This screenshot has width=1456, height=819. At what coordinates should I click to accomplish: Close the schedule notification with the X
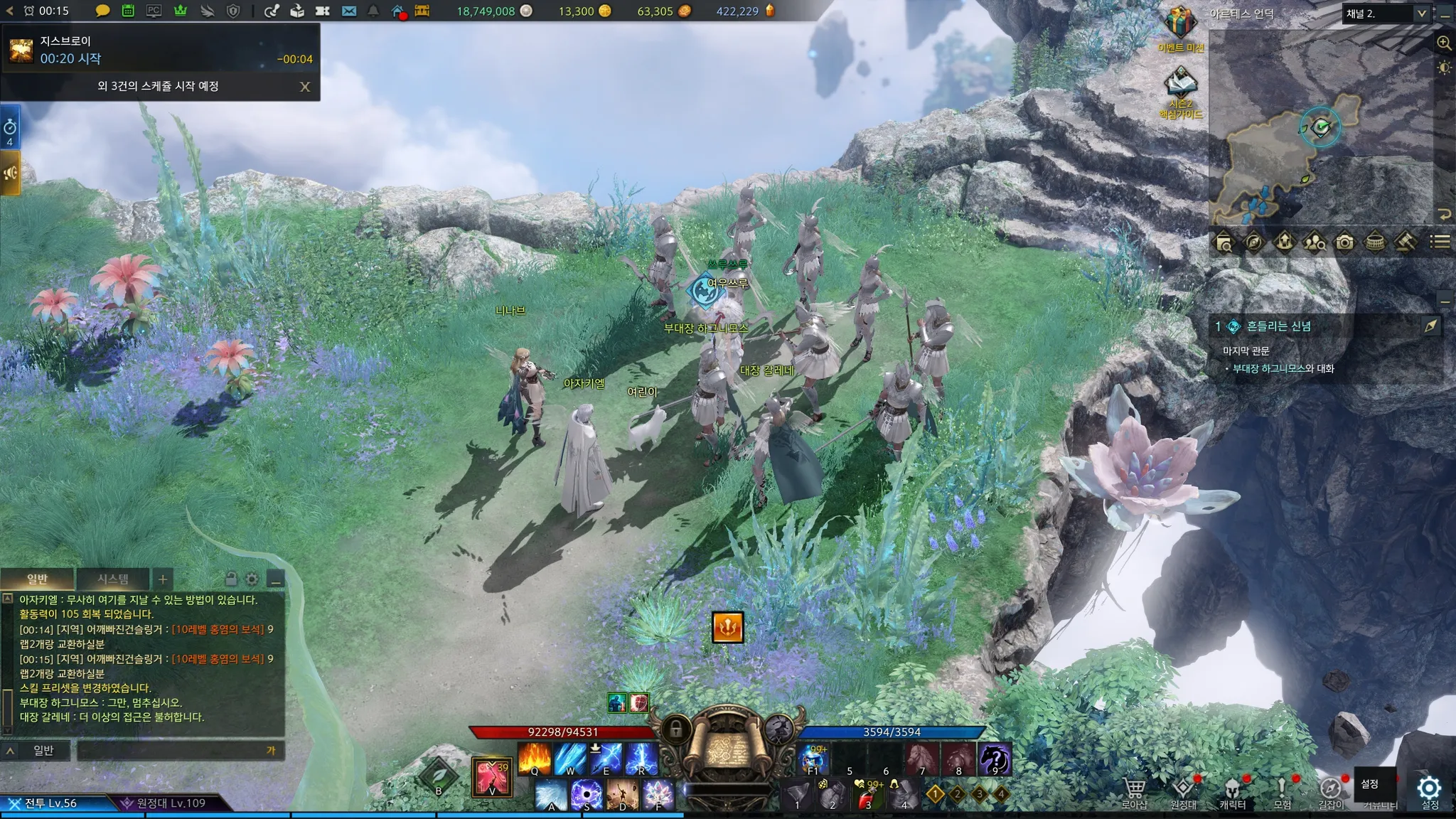point(305,87)
